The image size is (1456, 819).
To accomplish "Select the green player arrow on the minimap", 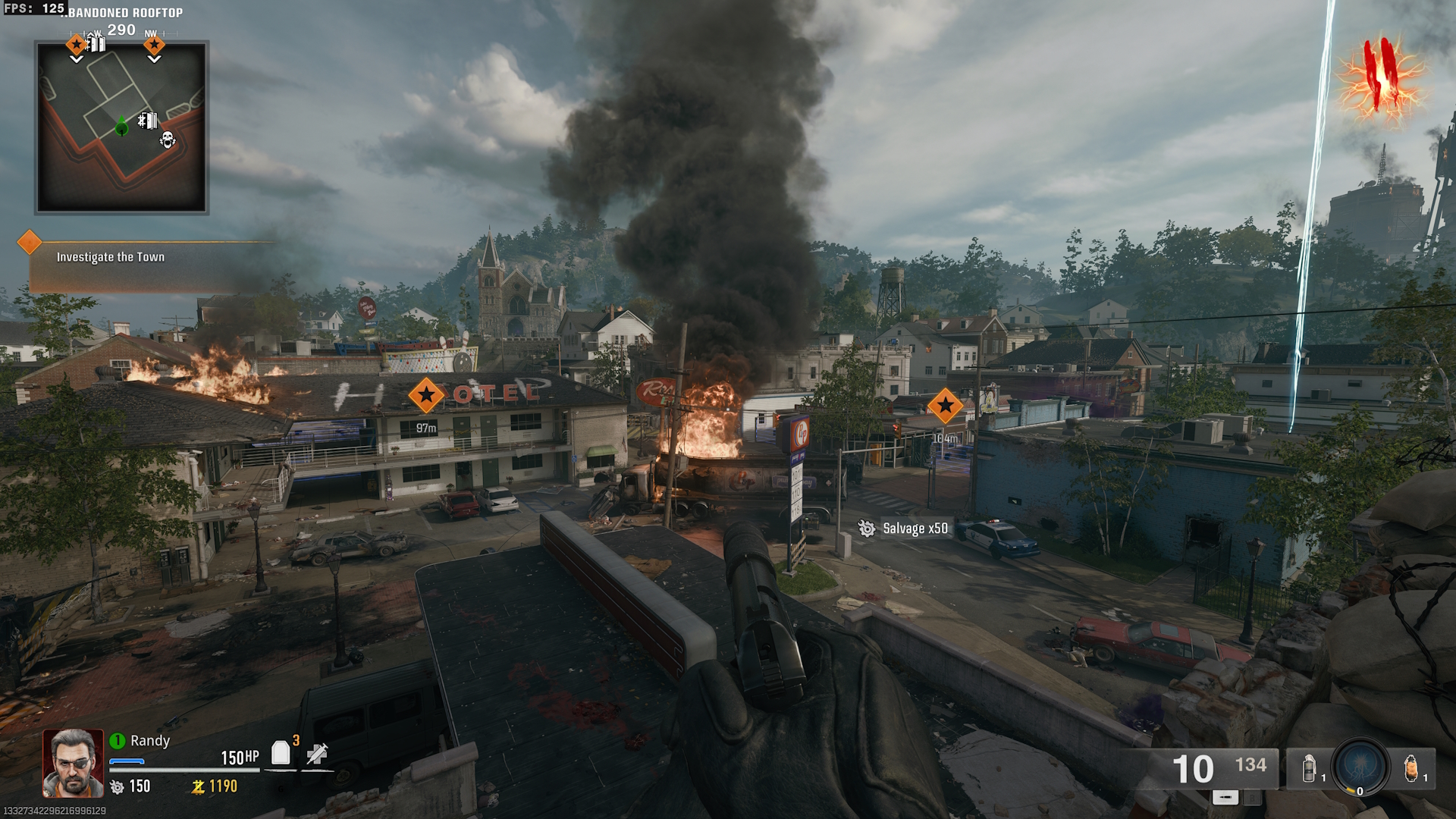I will click(121, 128).
